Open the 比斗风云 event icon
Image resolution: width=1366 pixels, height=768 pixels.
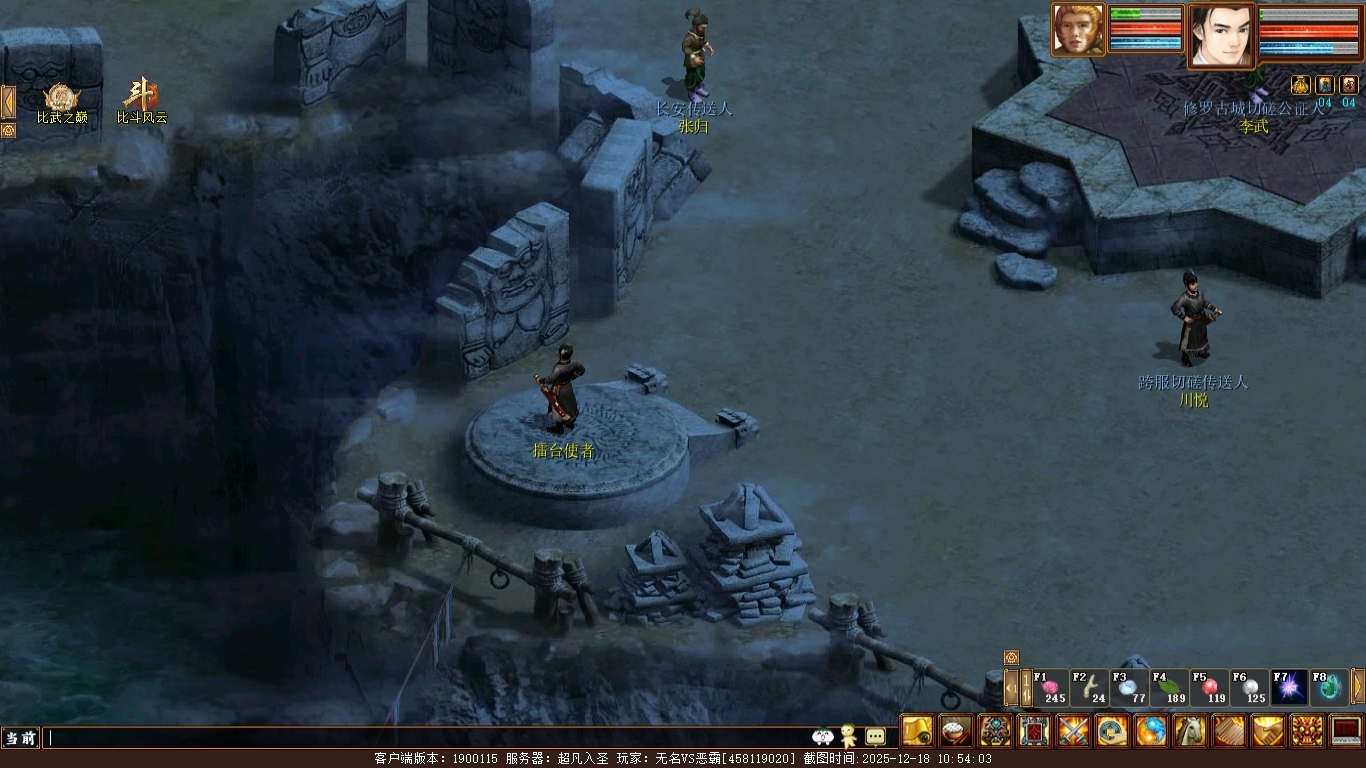click(x=141, y=100)
